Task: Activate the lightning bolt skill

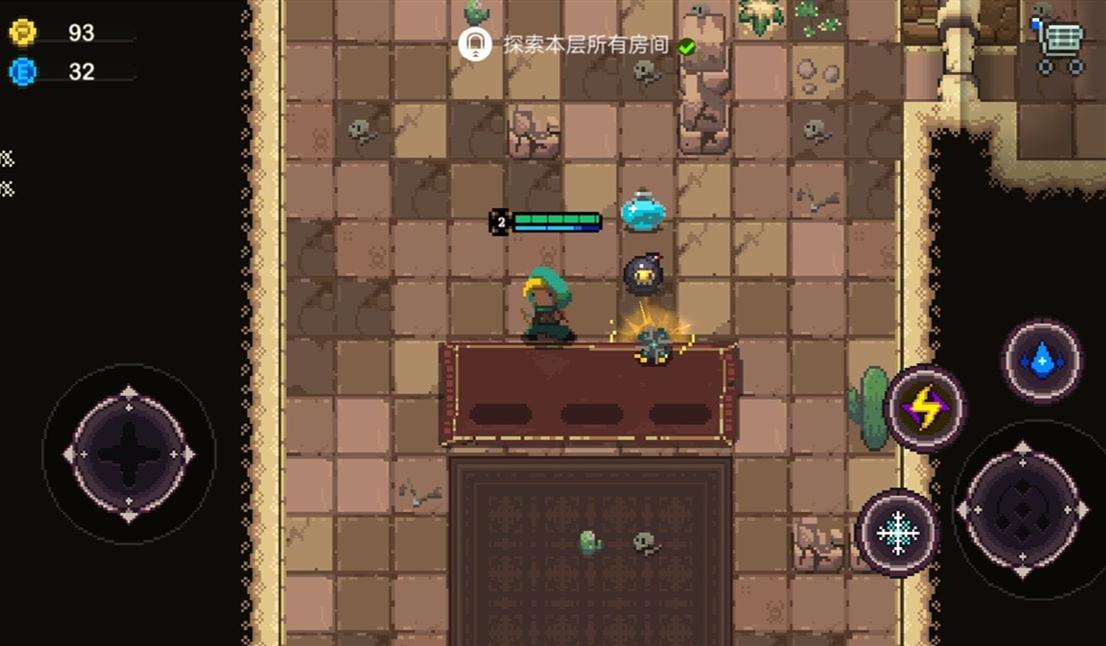Action: coord(925,407)
